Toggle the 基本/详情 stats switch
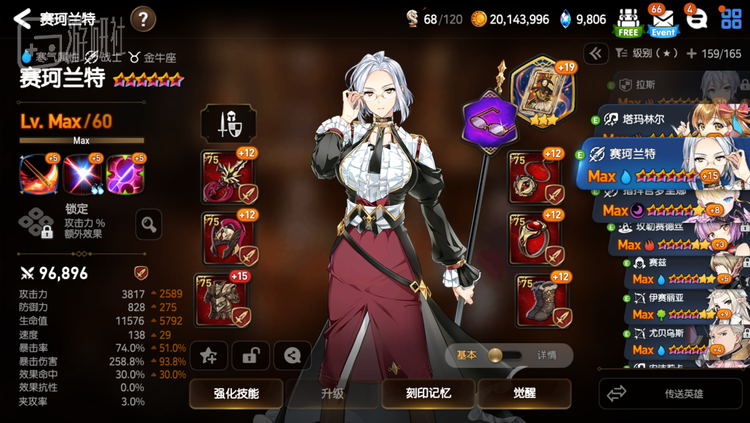This screenshot has height=423, width=750. click(506, 355)
